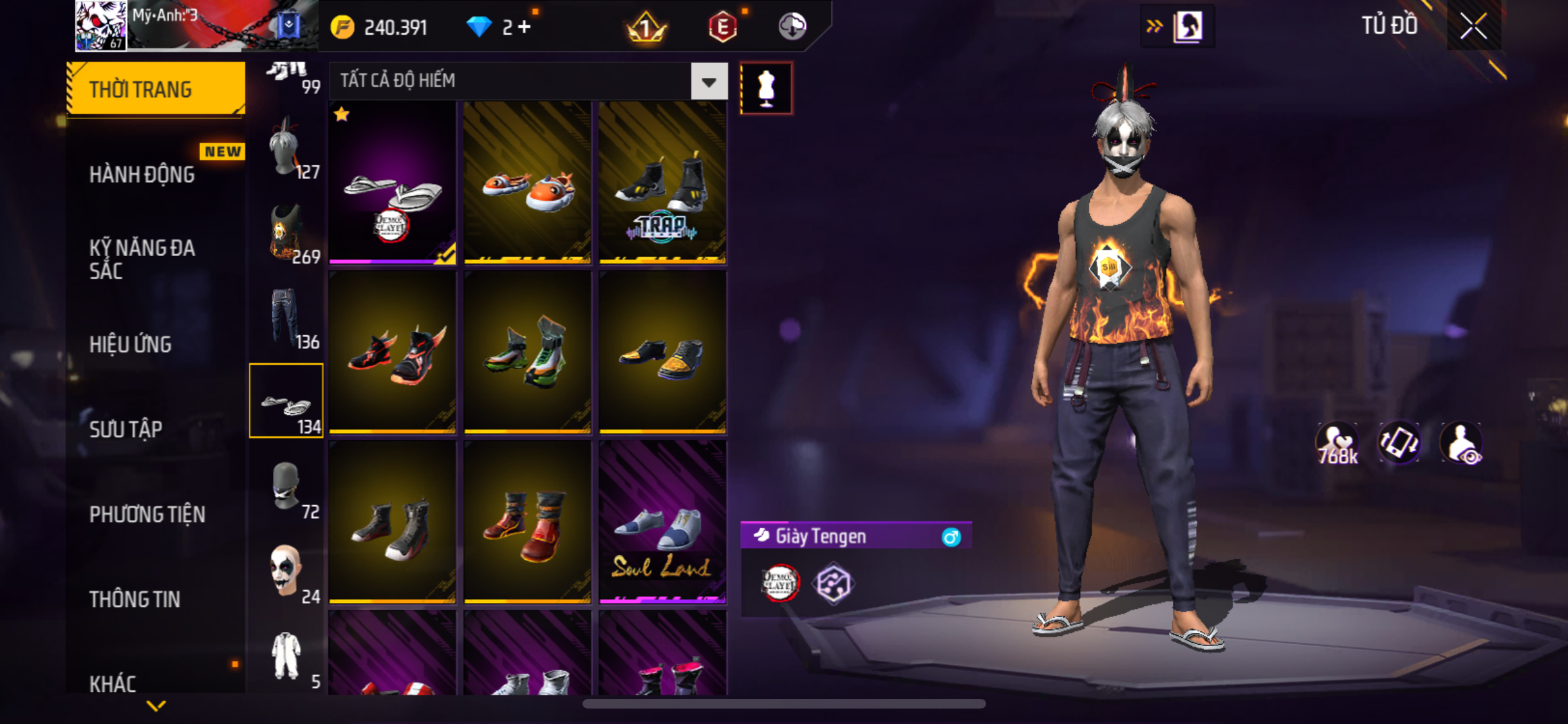Switch to the Hành Động tab
This screenshot has height=724, width=1568.
[x=142, y=174]
